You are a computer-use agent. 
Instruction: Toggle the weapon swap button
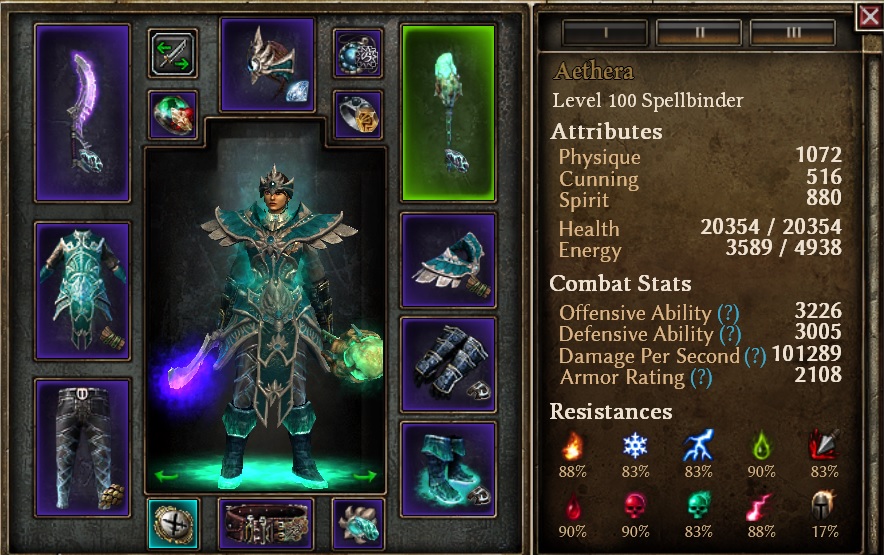pyautogui.click(x=173, y=53)
